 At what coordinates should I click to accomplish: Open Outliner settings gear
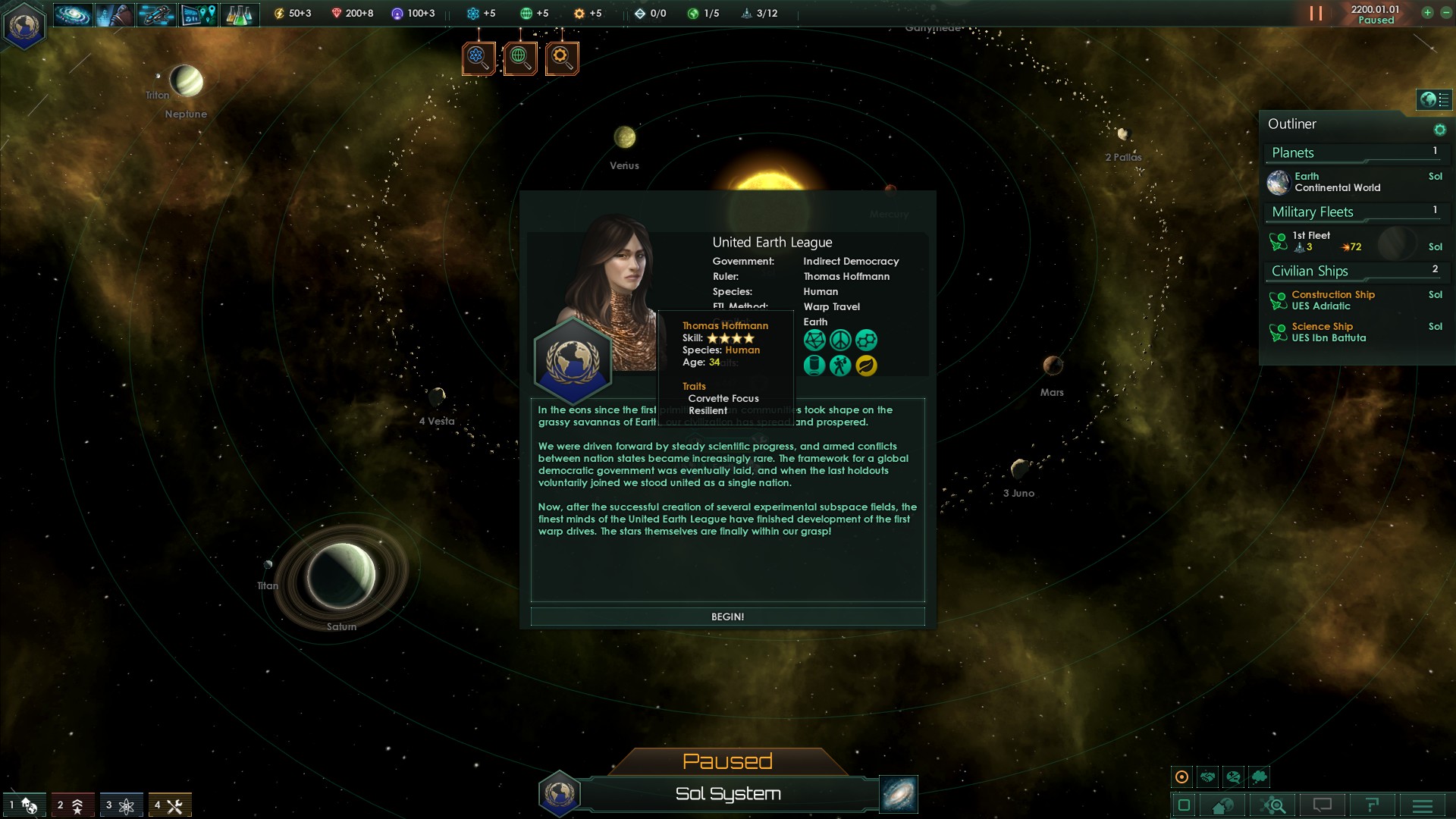[x=1439, y=130]
